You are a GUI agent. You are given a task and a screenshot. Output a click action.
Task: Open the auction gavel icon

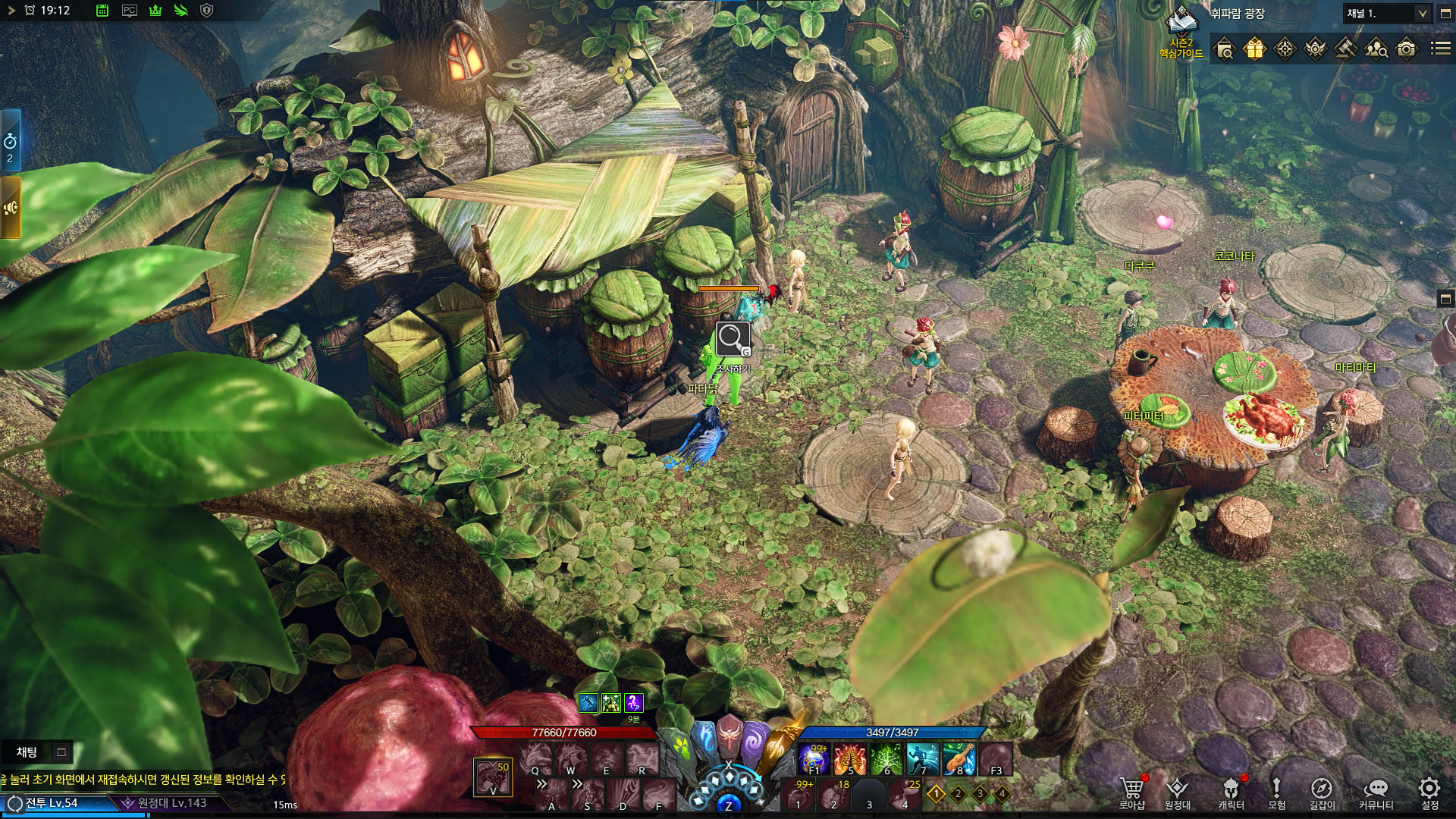1345,49
